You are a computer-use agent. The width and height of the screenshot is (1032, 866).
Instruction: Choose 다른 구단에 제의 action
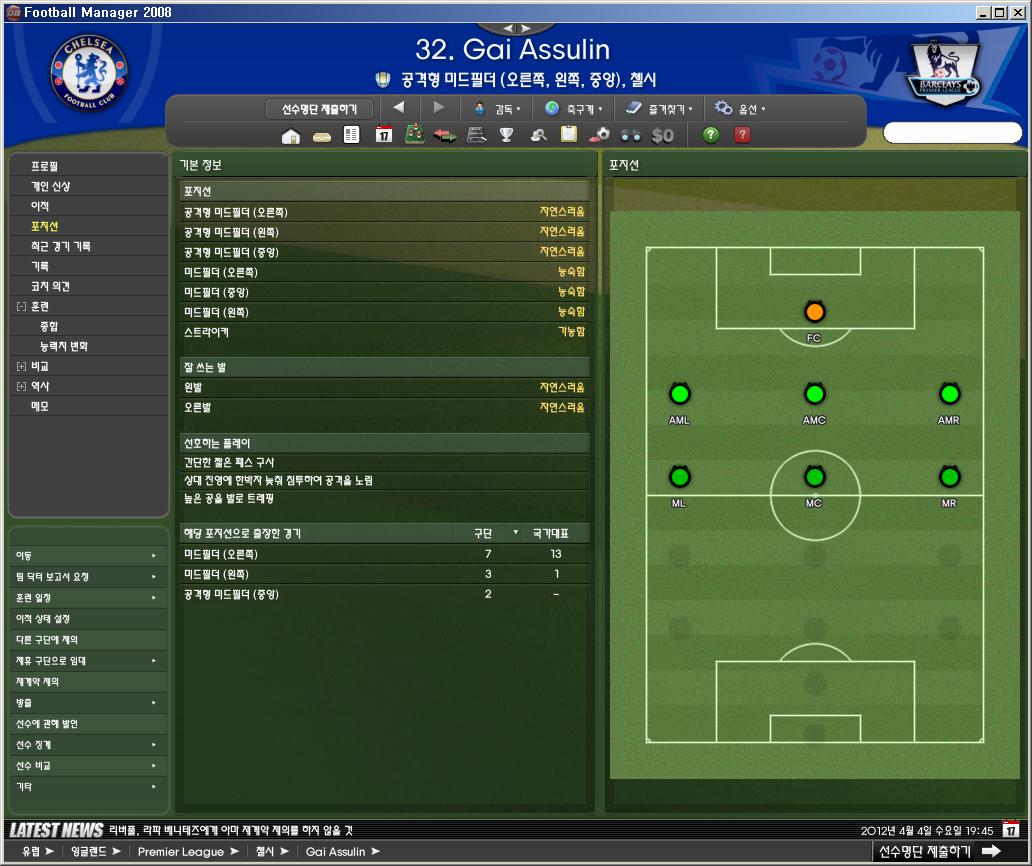[x=47, y=639]
